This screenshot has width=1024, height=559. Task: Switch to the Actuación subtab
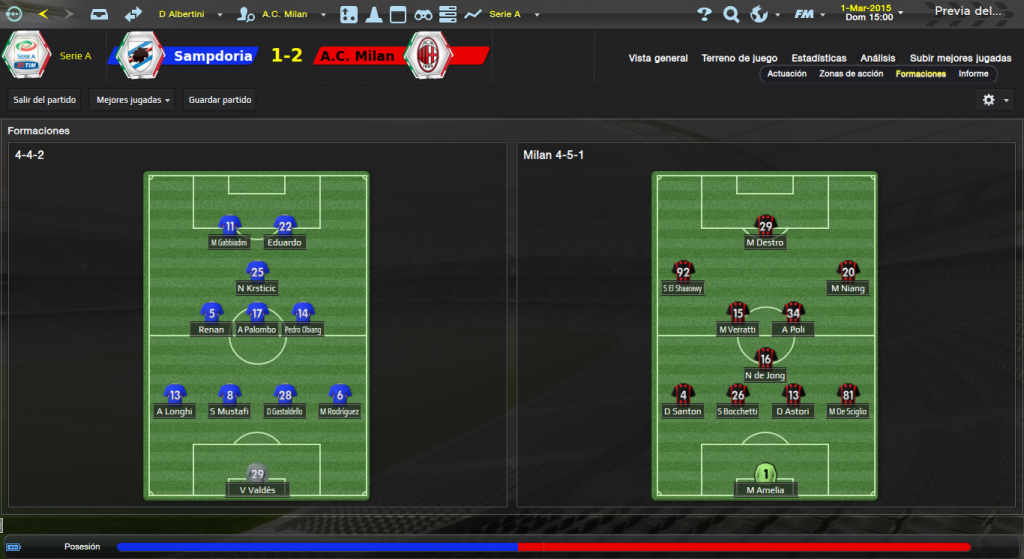(787, 74)
